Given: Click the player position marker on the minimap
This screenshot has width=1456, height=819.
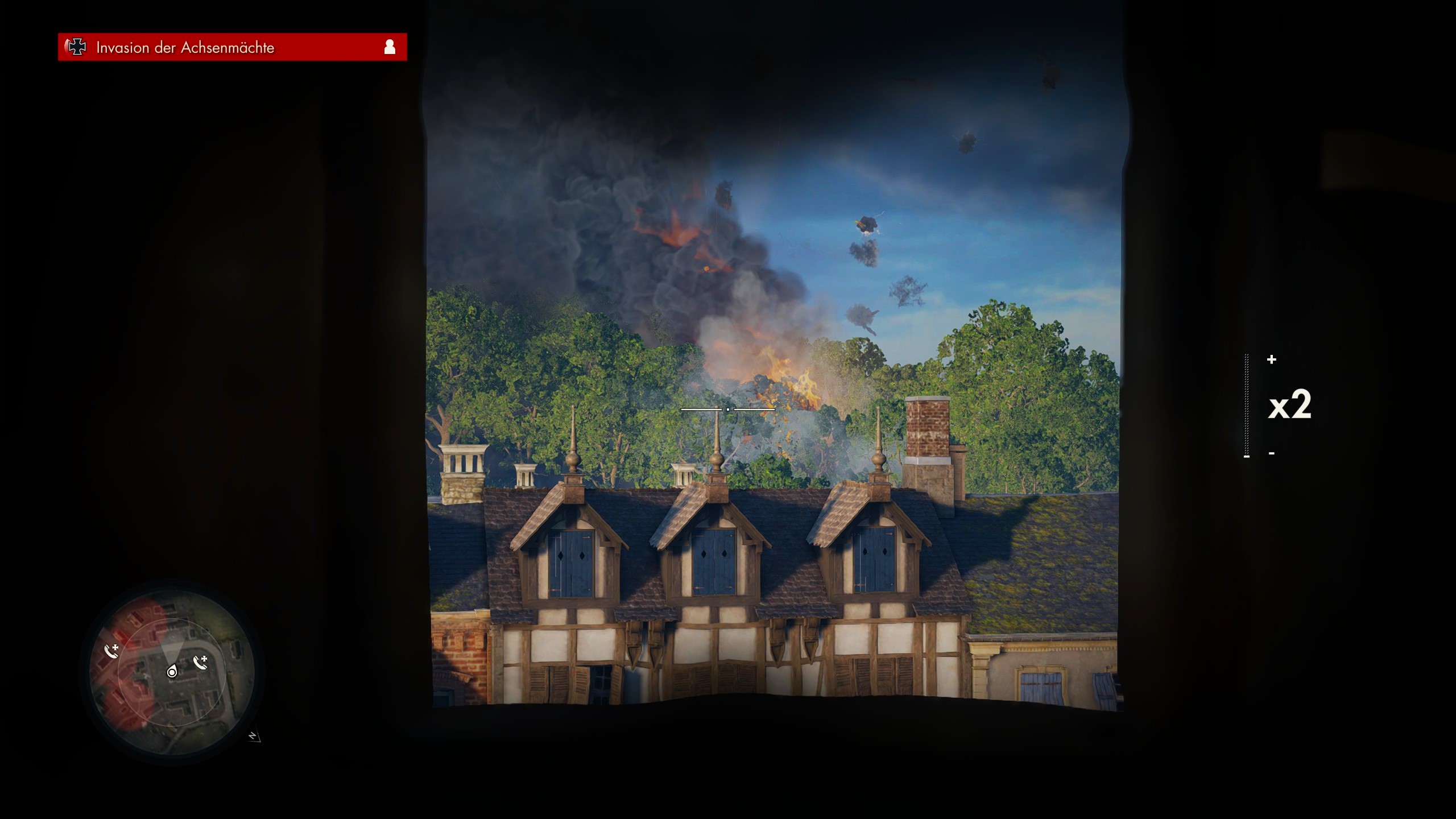Looking at the screenshot, I should tap(172, 672).
